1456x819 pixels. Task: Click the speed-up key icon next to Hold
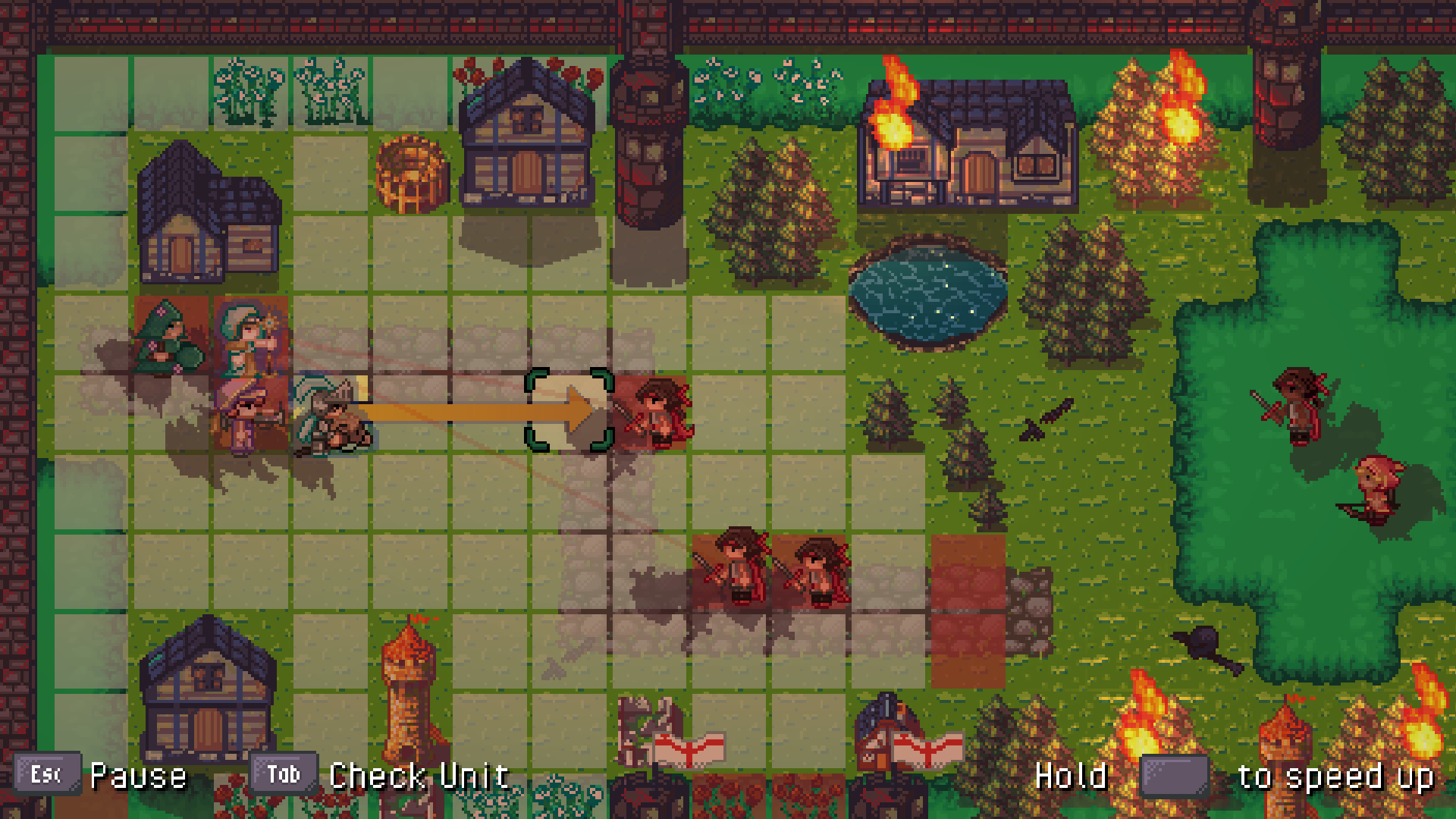coord(1175,774)
